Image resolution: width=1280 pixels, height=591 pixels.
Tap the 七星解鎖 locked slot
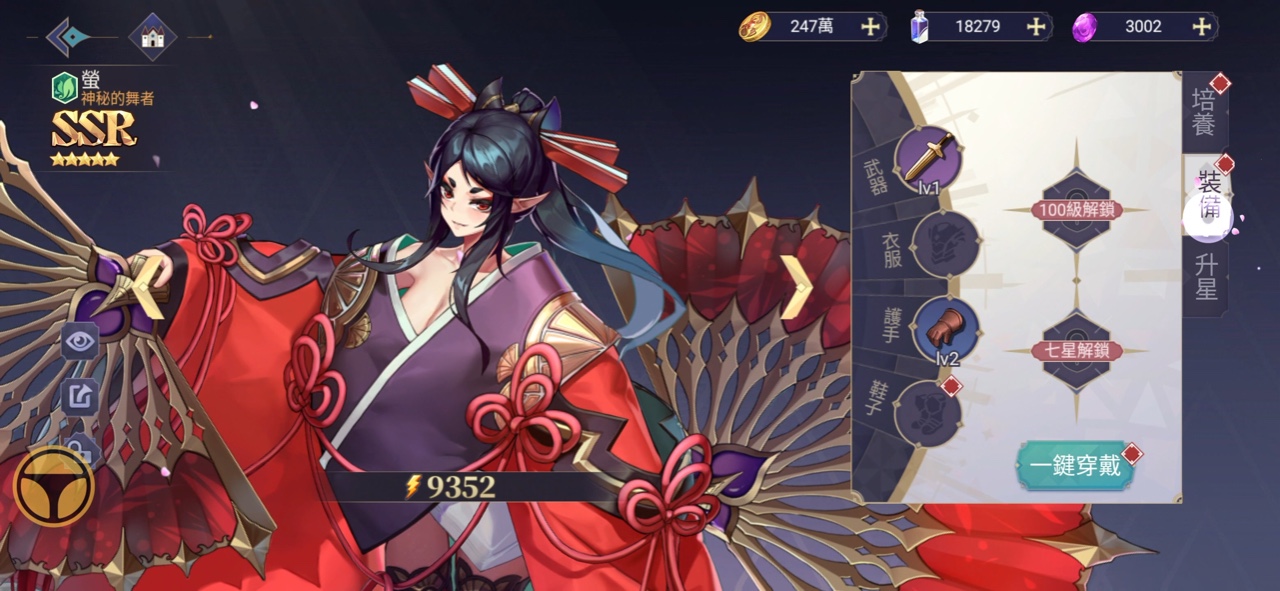pos(1077,351)
